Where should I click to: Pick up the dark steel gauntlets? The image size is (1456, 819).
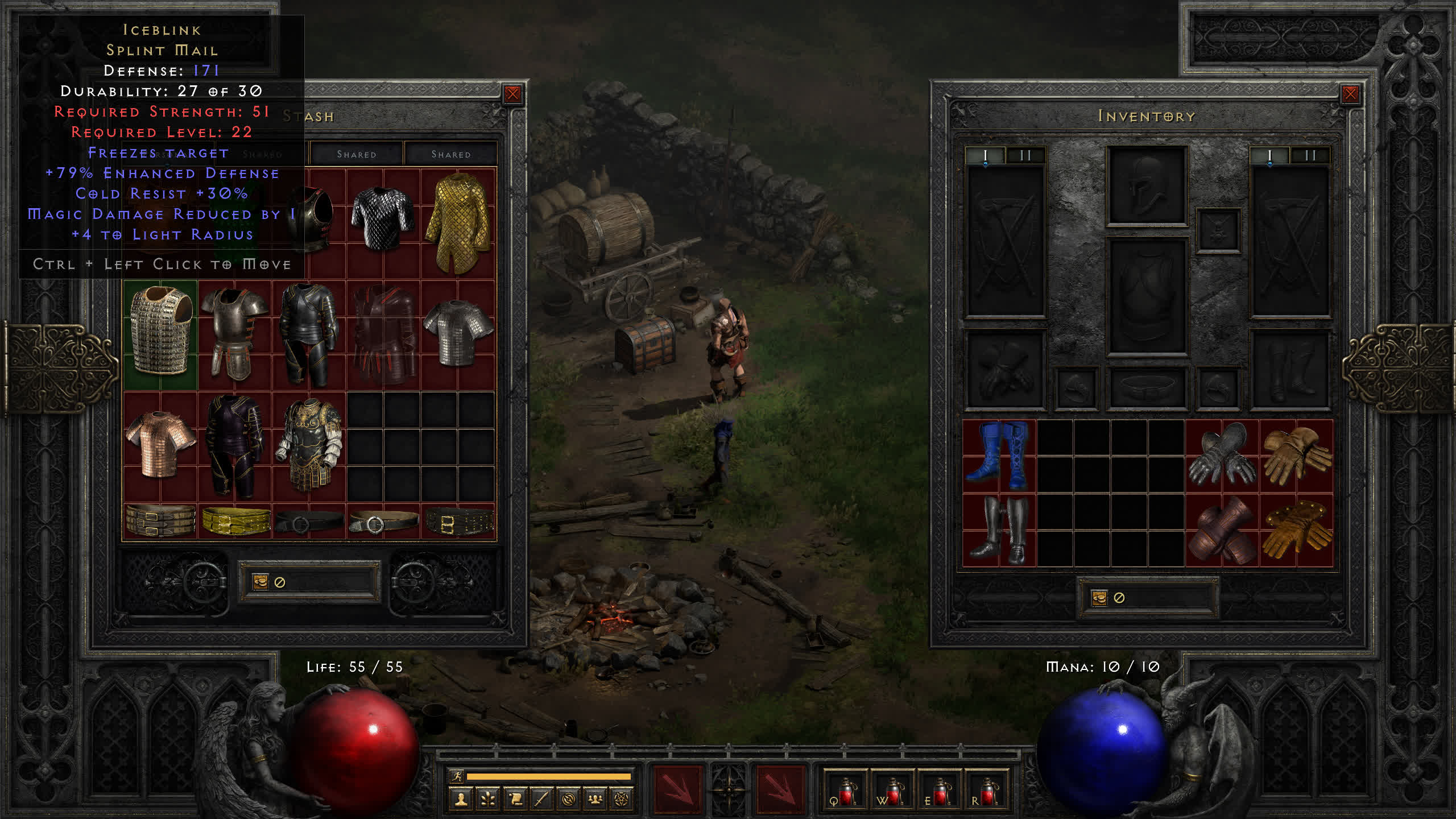pos(1222,456)
